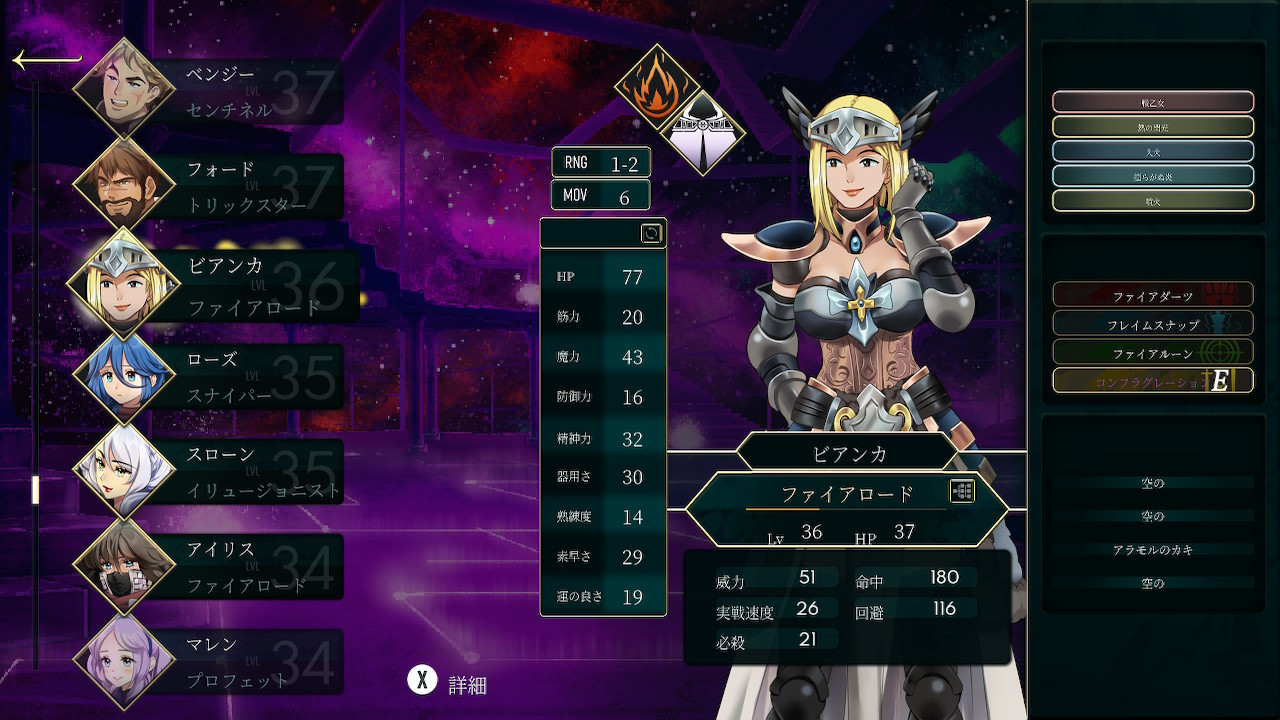Screen dimensions: 1280x720
Task: Choose the フレイムスナップ skill
Action: (x=1152, y=324)
